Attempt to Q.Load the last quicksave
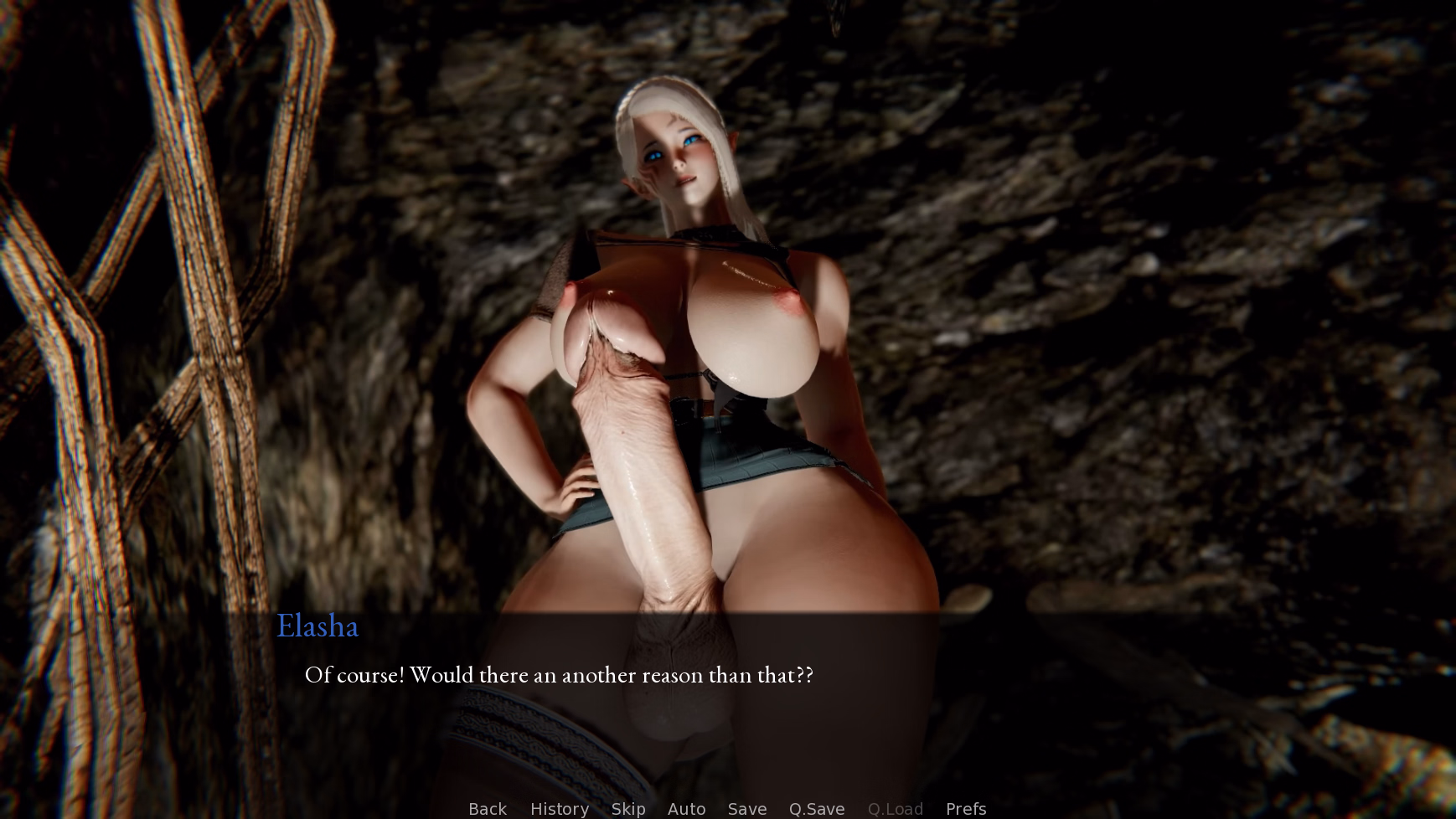The image size is (1456, 819). (x=895, y=808)
